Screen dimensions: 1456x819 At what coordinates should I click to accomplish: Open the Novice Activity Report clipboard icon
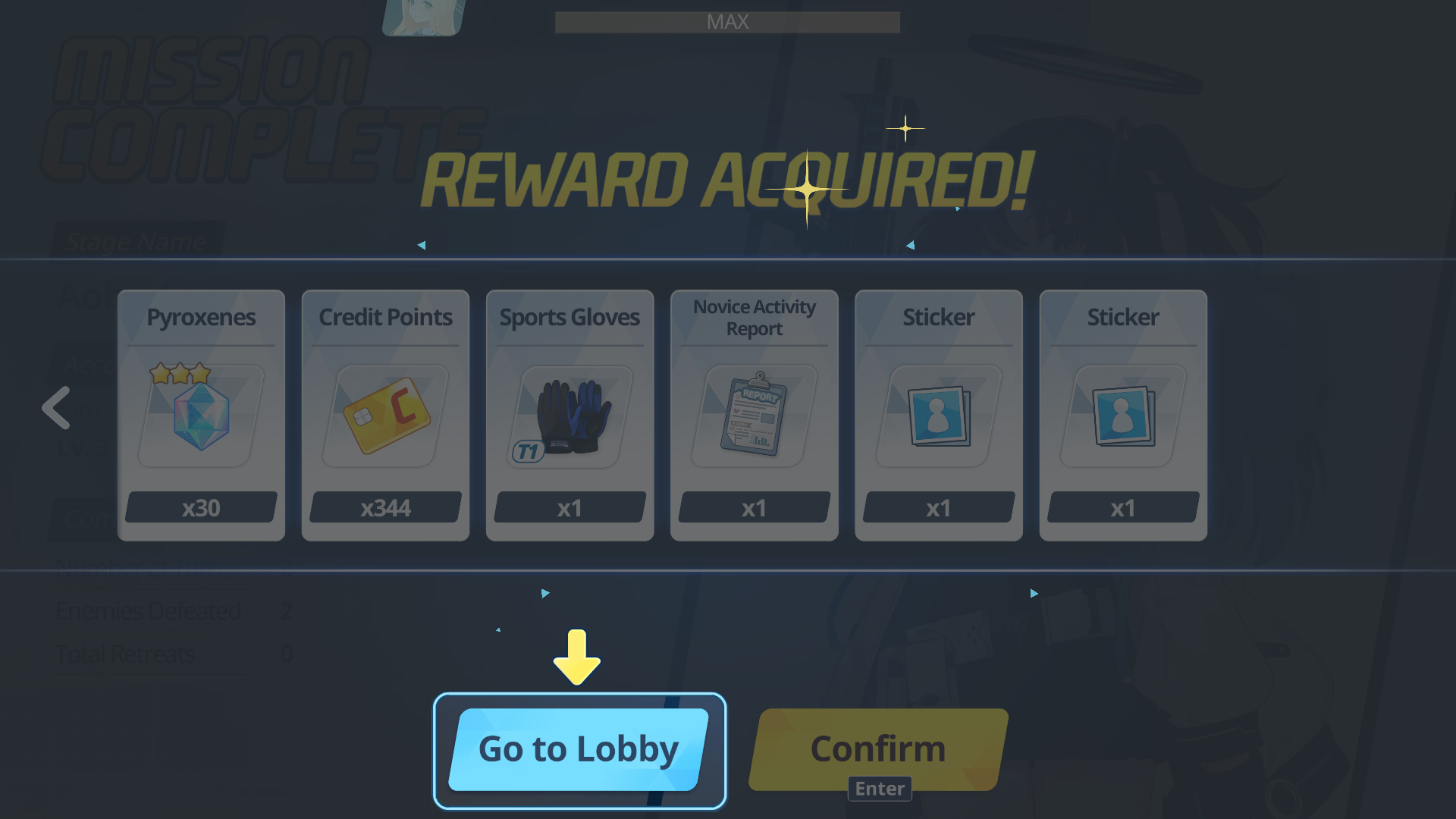tap(754, 417)
